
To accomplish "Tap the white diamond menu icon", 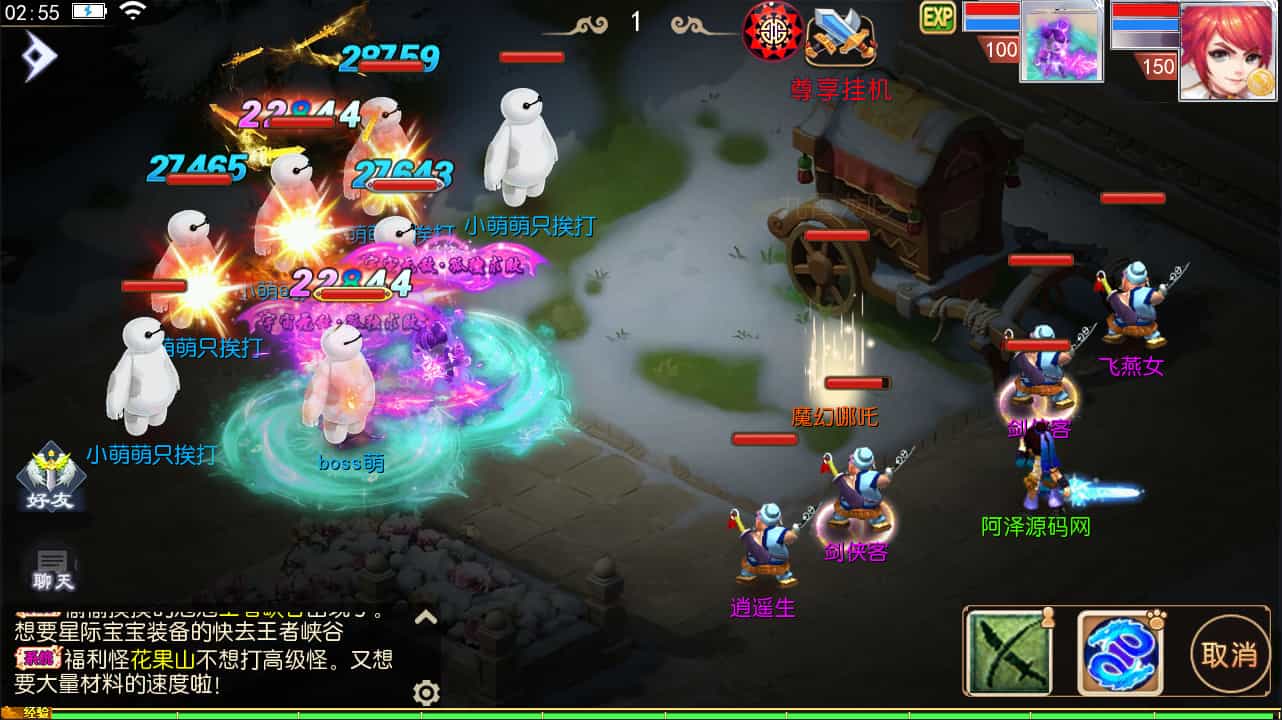I will [40, 57].
